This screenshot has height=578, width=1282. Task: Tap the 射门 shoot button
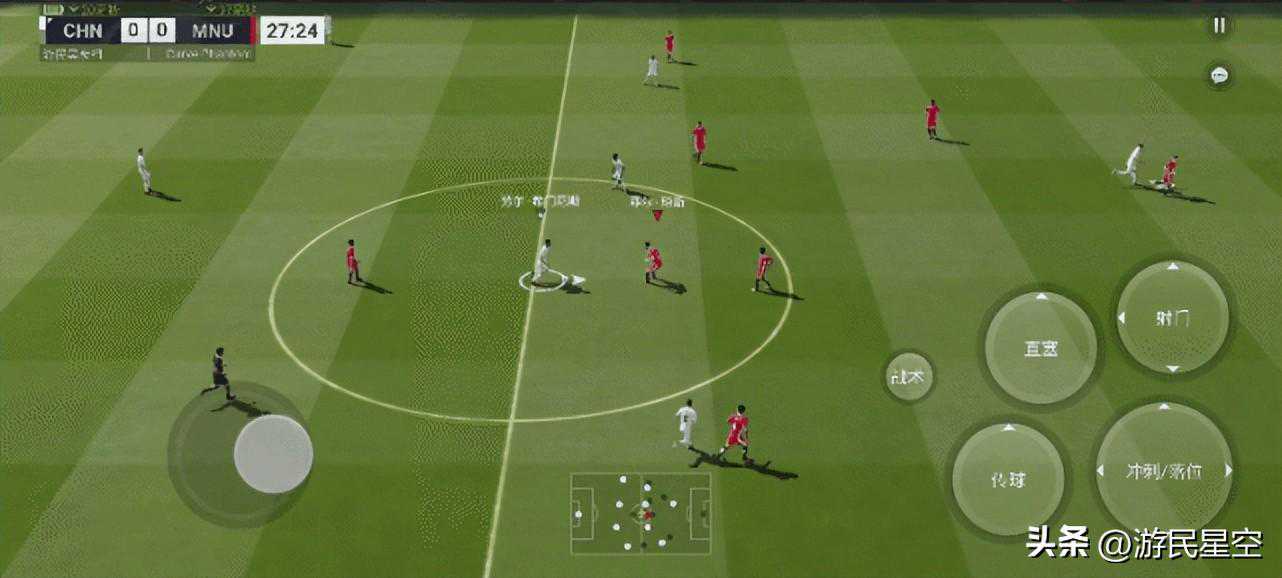click(1172, 318)
